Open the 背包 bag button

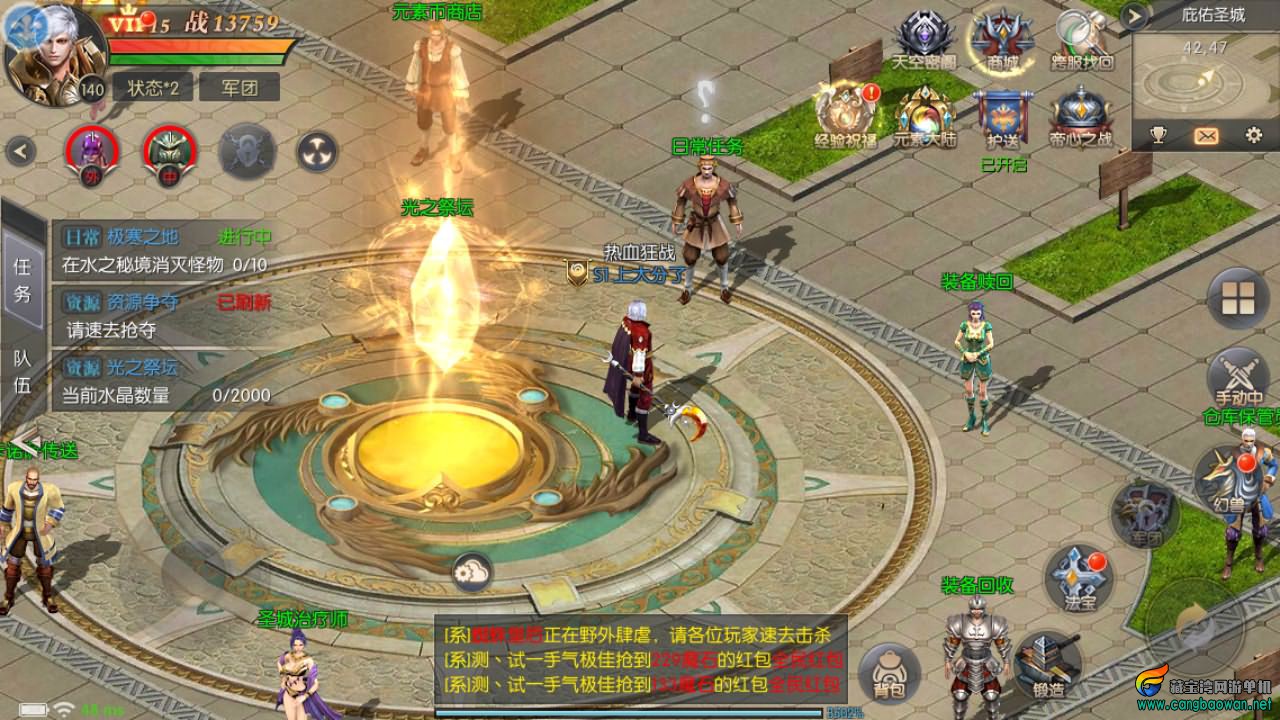[x=889, y=671]
